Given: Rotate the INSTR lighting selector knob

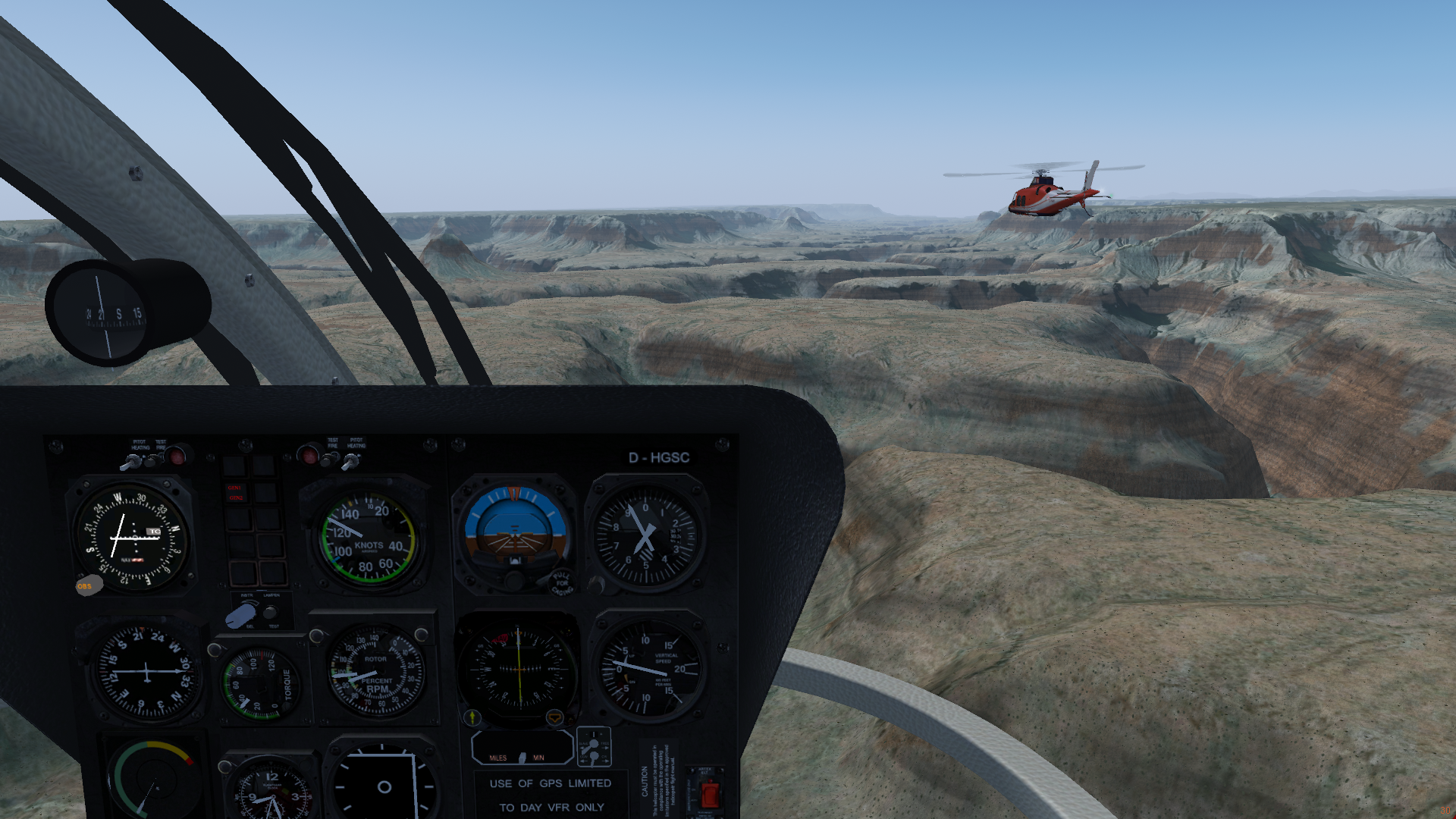Looking at the screenshot, I should 241,615.
